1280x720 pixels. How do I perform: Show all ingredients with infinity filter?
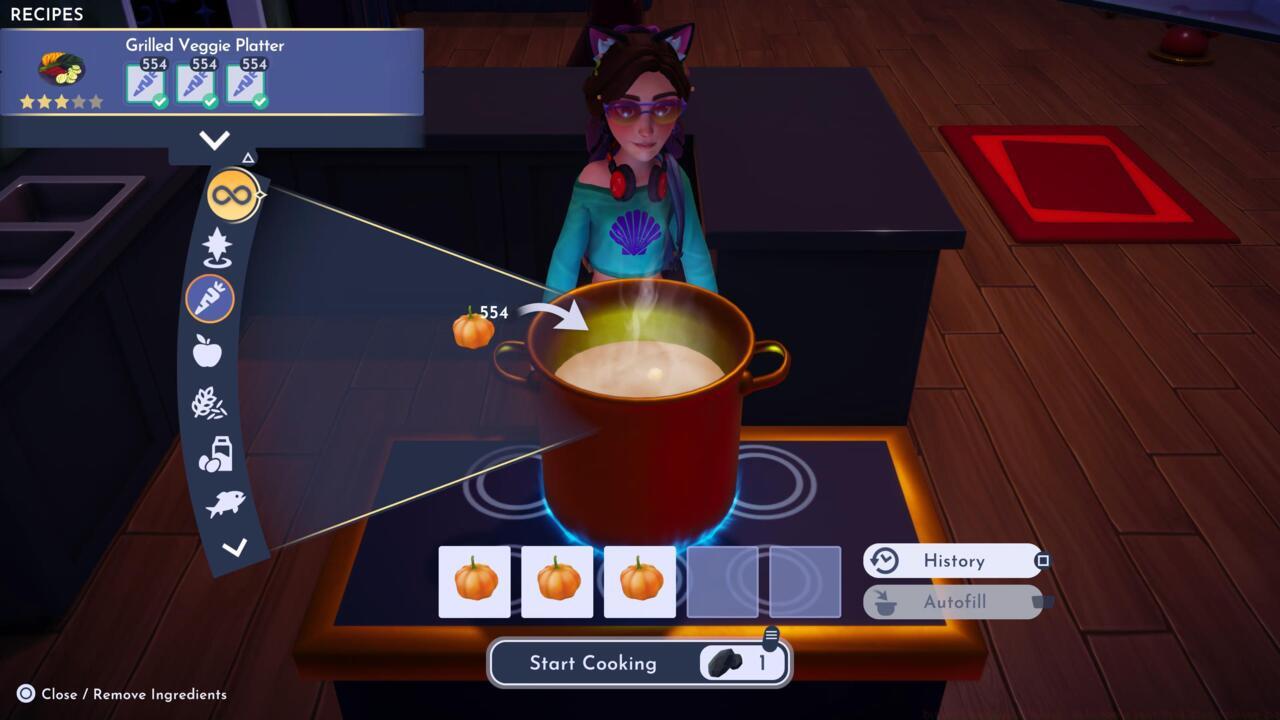click(232, 195)
